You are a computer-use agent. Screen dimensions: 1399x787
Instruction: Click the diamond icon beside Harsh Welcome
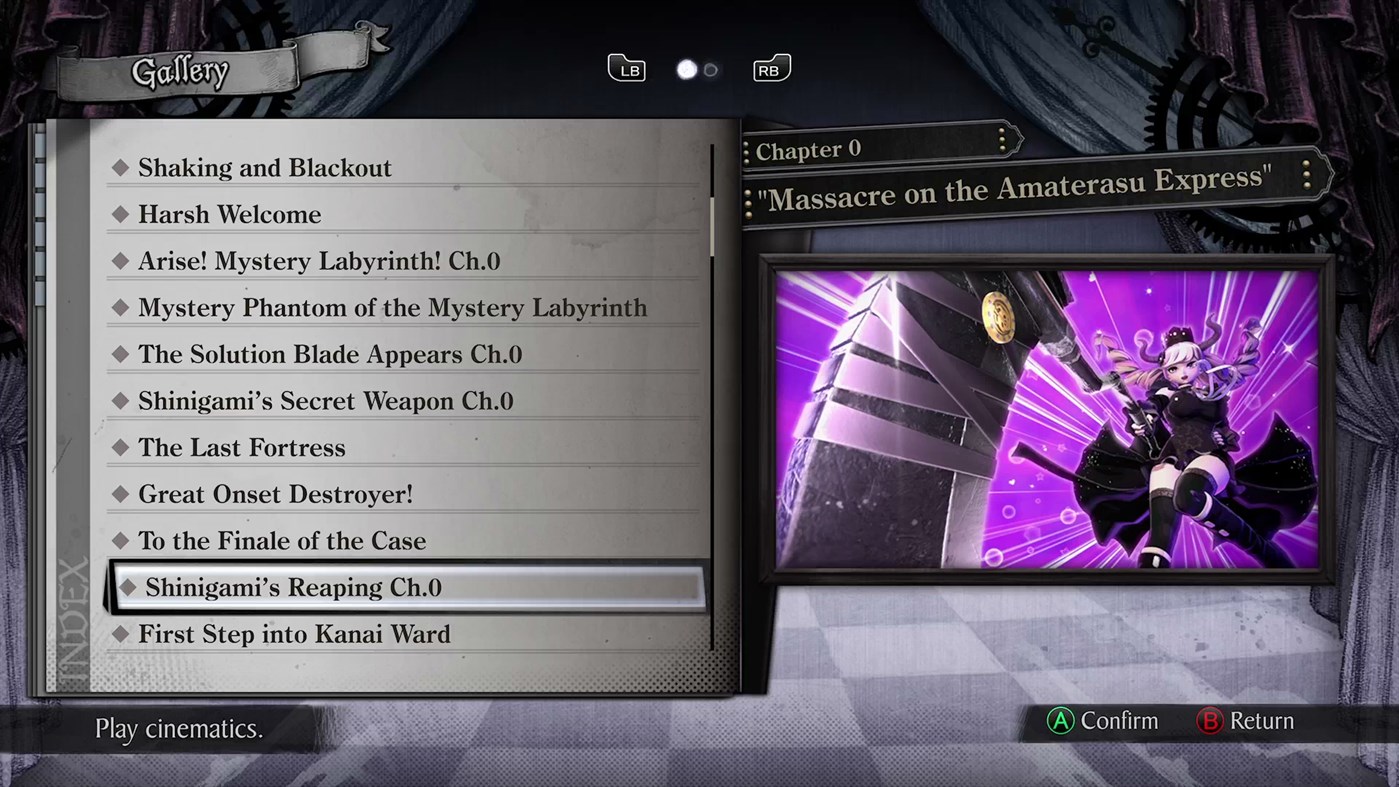click(x=122, y=214)
